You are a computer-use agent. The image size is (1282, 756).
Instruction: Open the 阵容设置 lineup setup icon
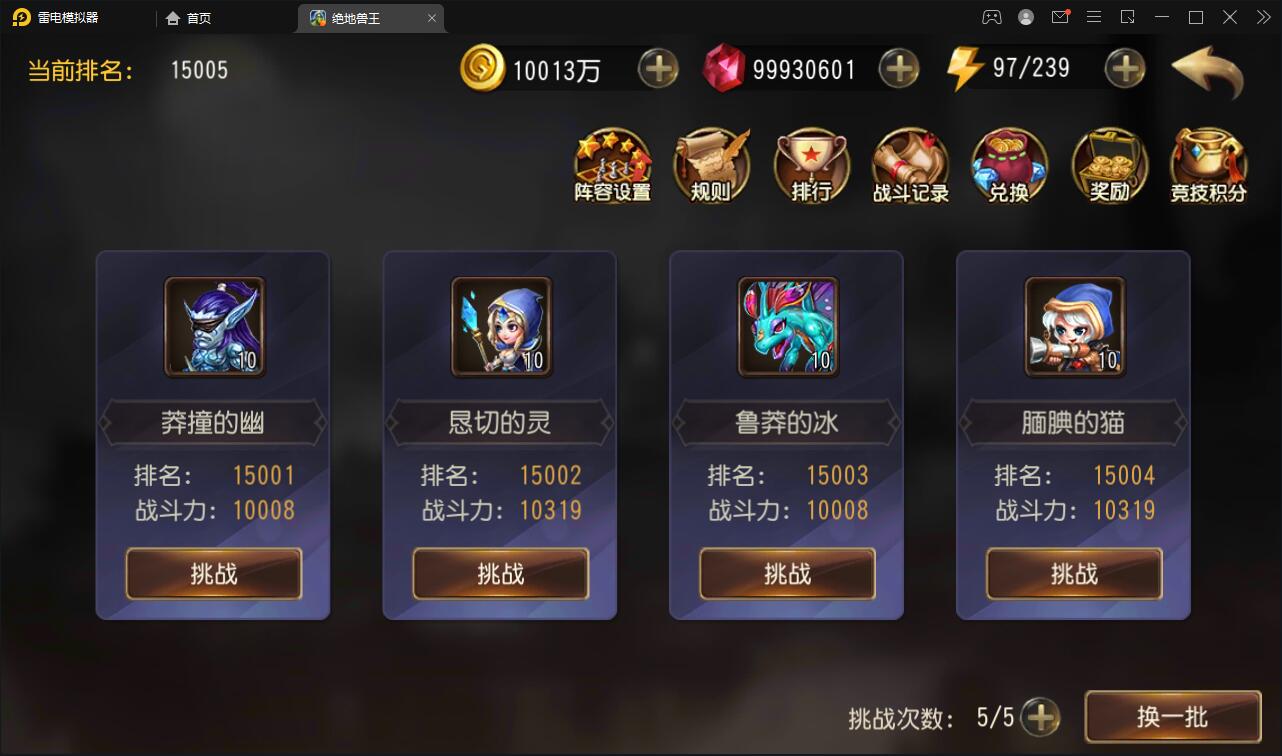[x=612, y=165]
